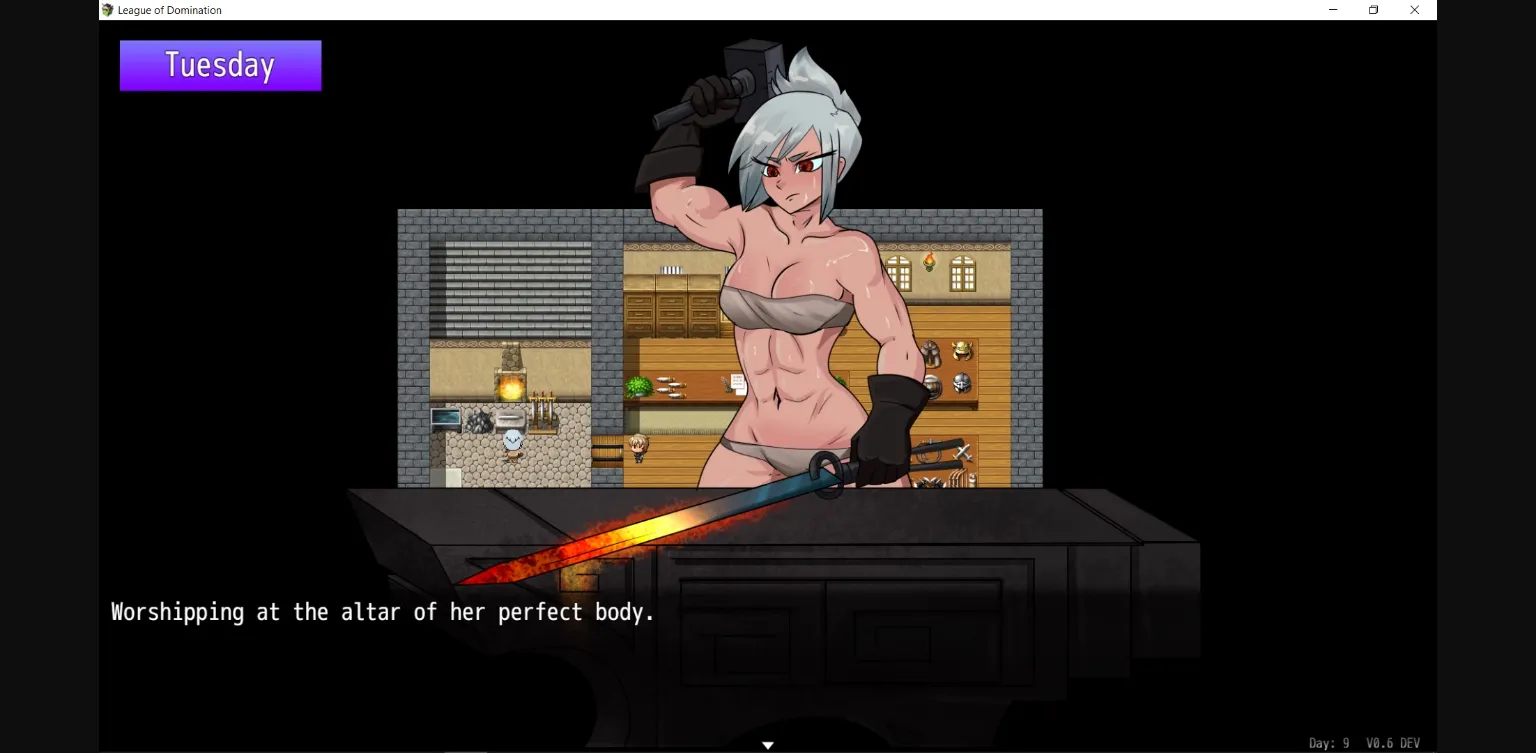Select the silver knight helmet on display
Viewport: 1536px width, 753px height.
961,383
